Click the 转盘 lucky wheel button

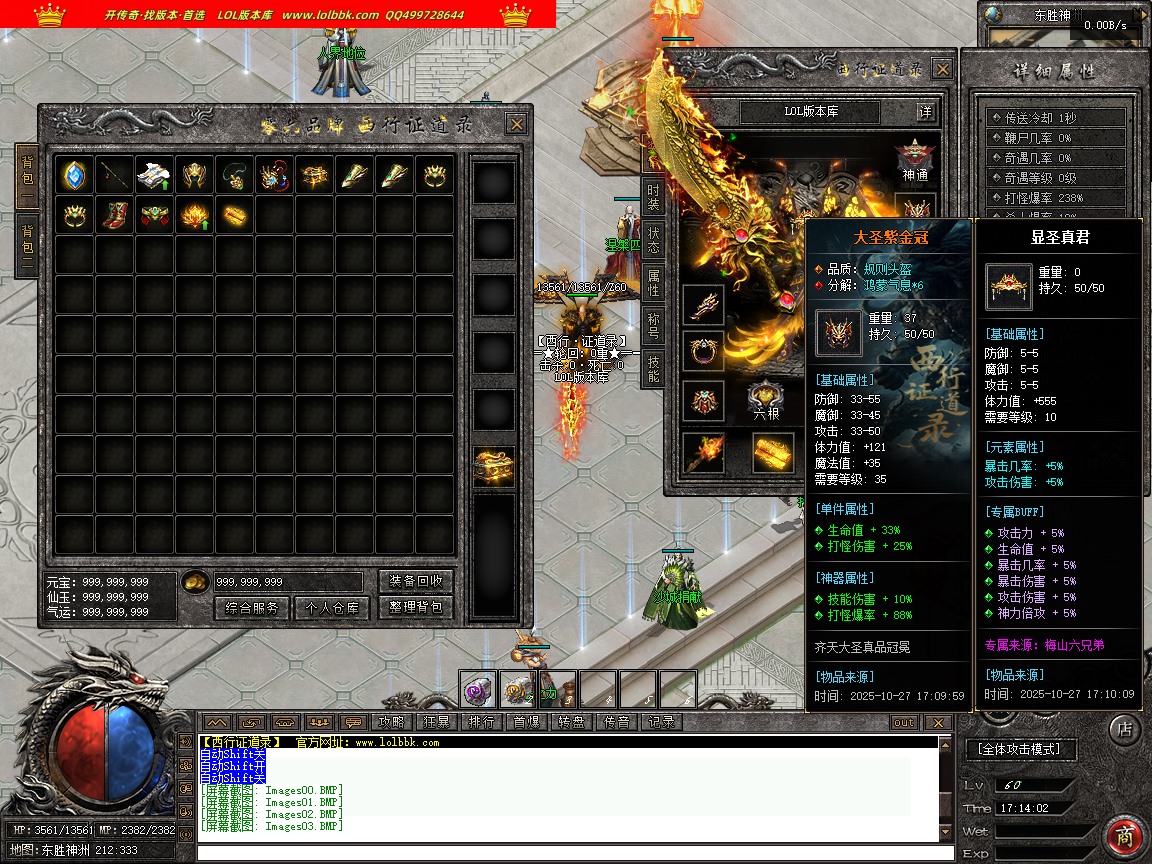point(571,722)
